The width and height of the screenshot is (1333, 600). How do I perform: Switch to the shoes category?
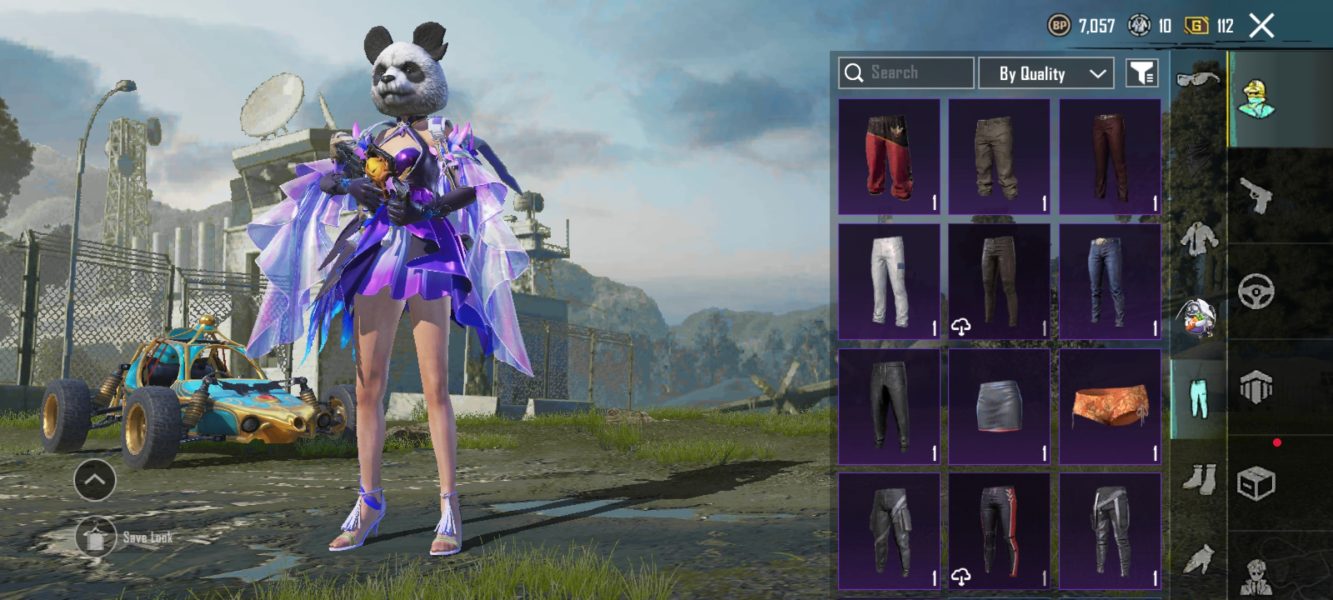click(x=1197, y=479)
